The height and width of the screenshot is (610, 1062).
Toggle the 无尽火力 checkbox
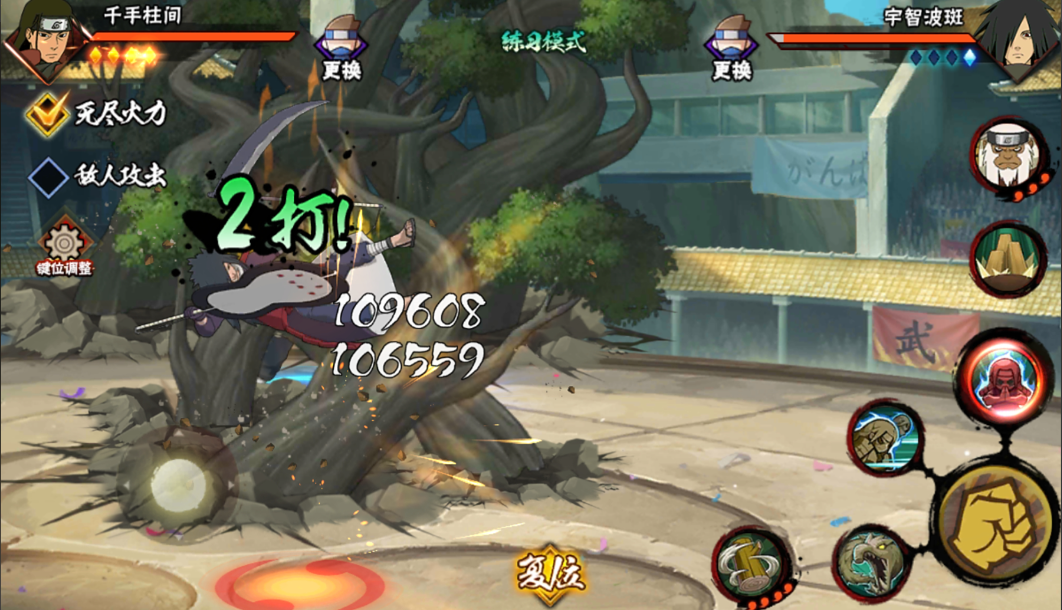click(47, 114)
